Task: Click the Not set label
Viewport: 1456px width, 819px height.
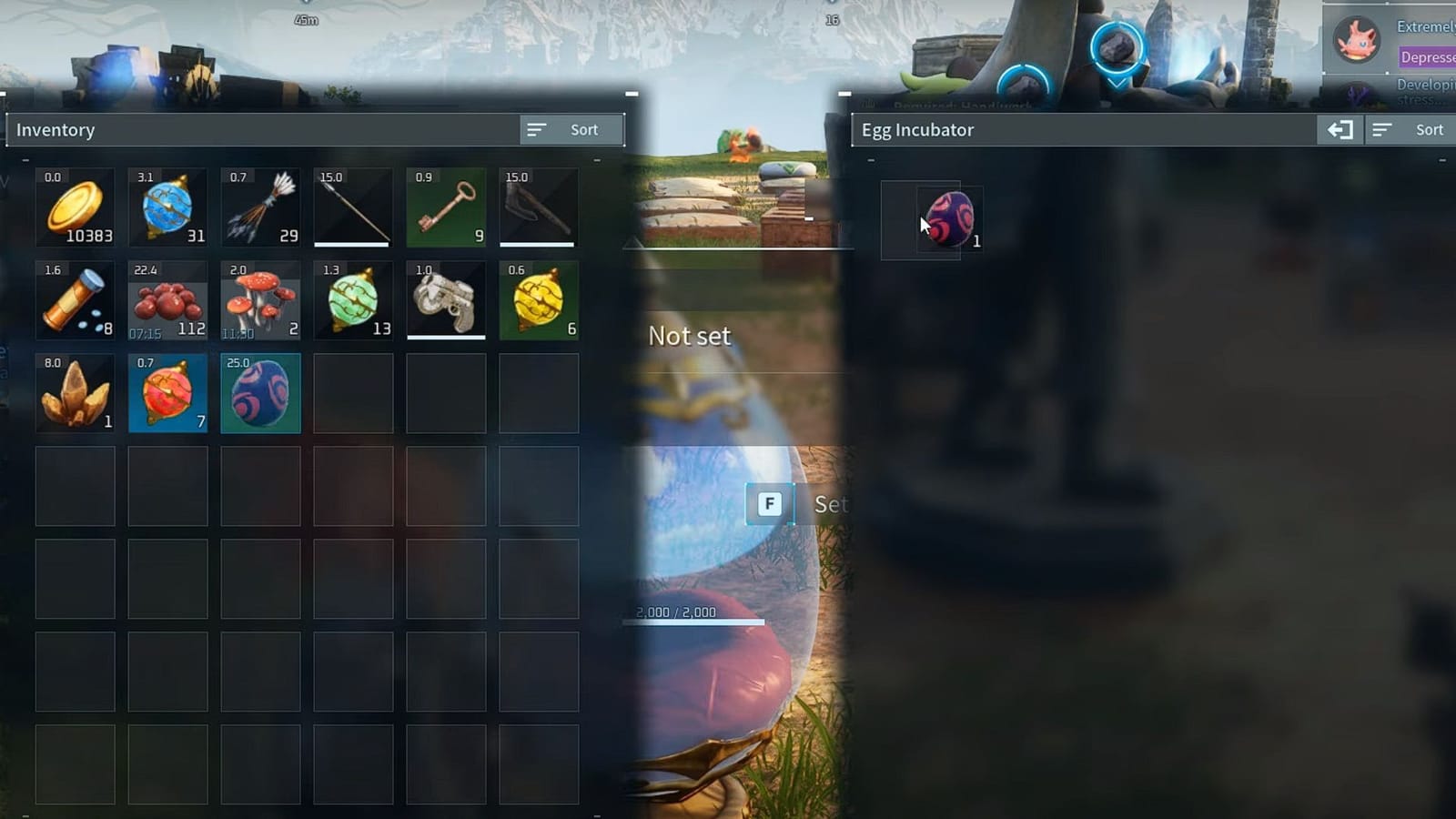Action: (689, 336)
